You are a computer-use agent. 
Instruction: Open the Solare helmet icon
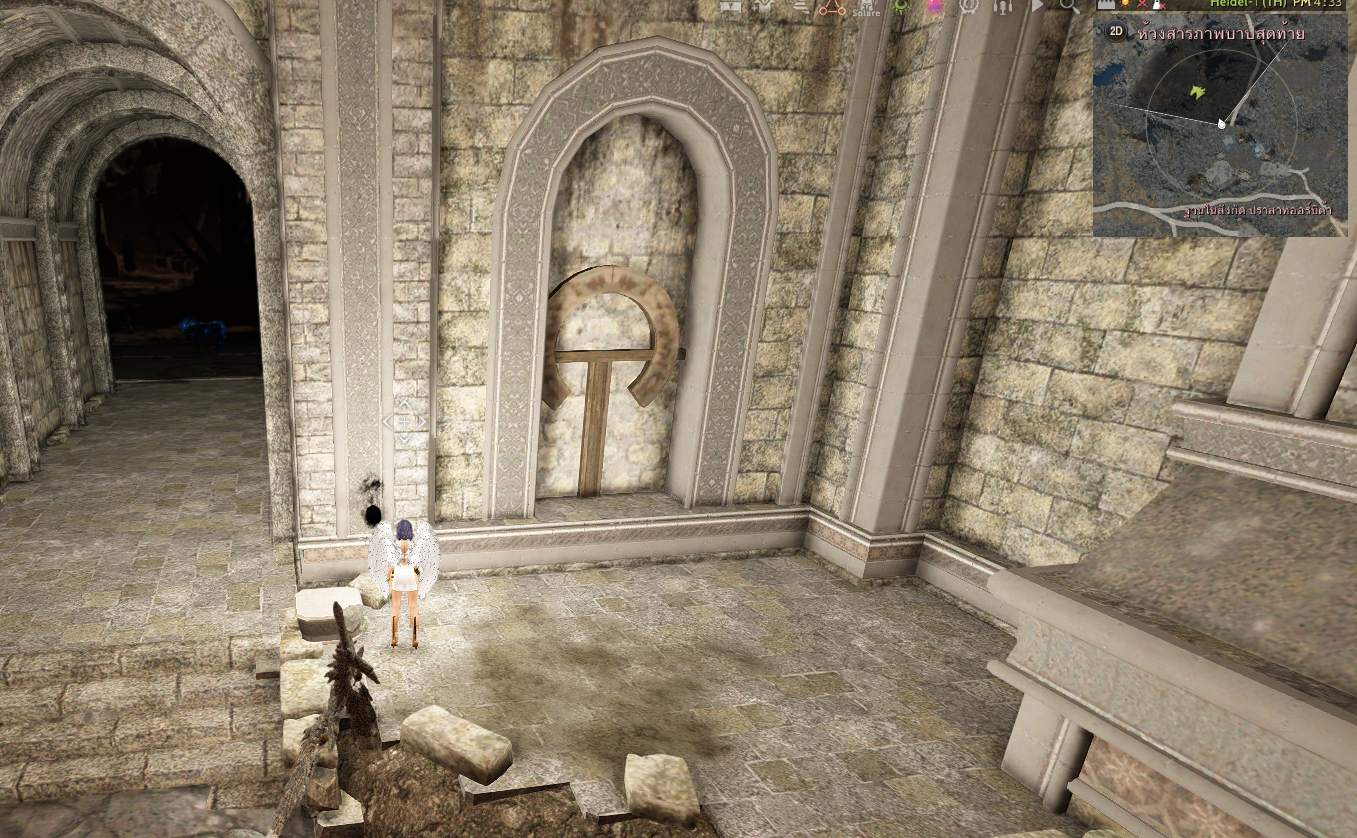pos(864,7)
